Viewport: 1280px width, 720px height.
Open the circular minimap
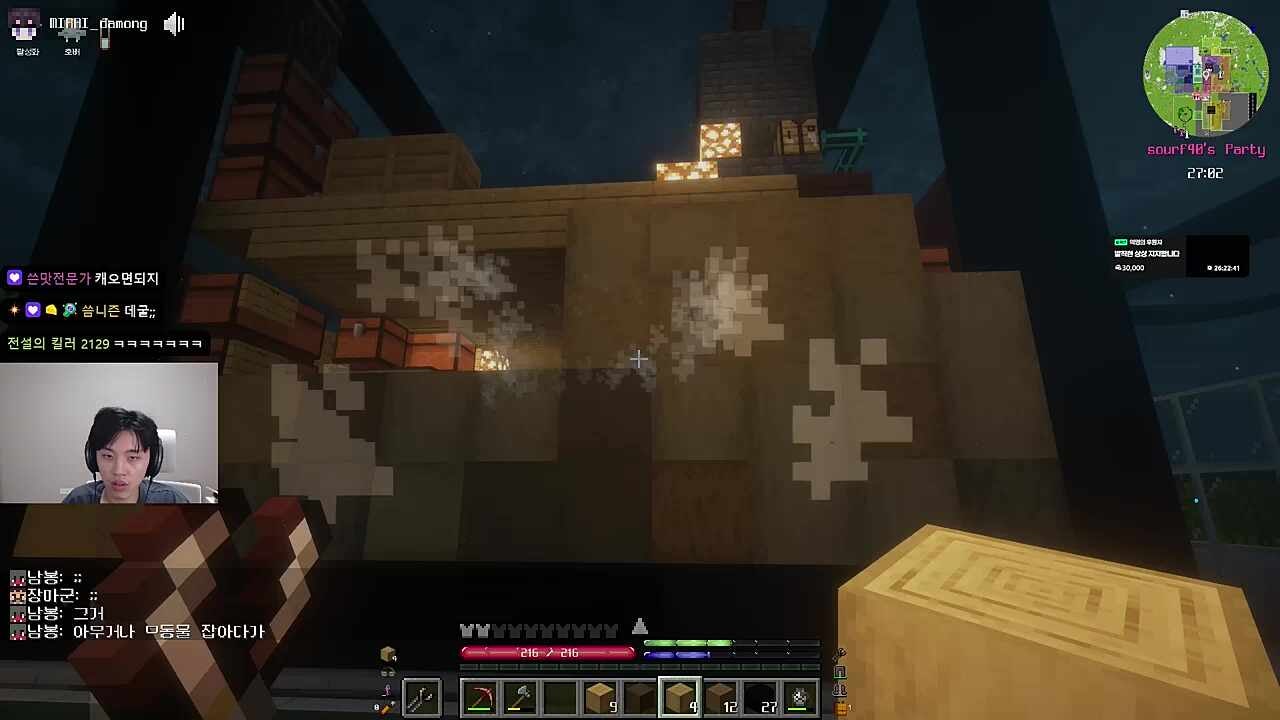(x=1205, y=75)
